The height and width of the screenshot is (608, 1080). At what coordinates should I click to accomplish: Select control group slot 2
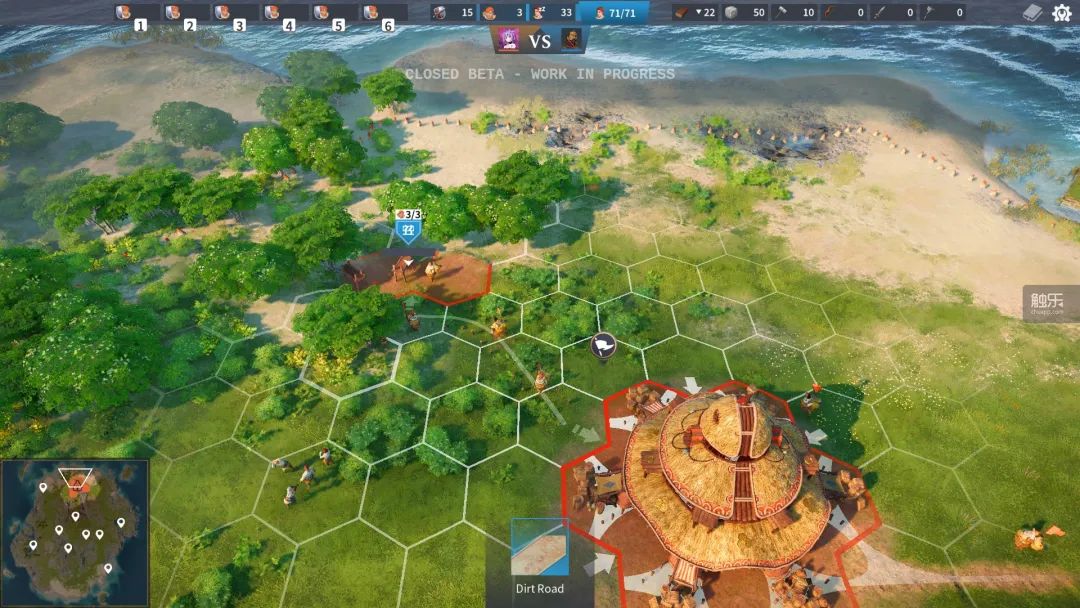tap(183, 14)
